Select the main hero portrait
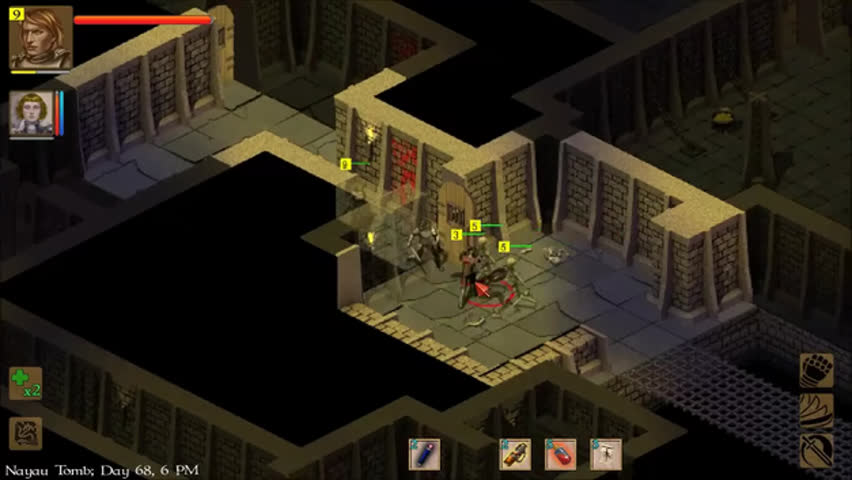 [x=41, y=37]
